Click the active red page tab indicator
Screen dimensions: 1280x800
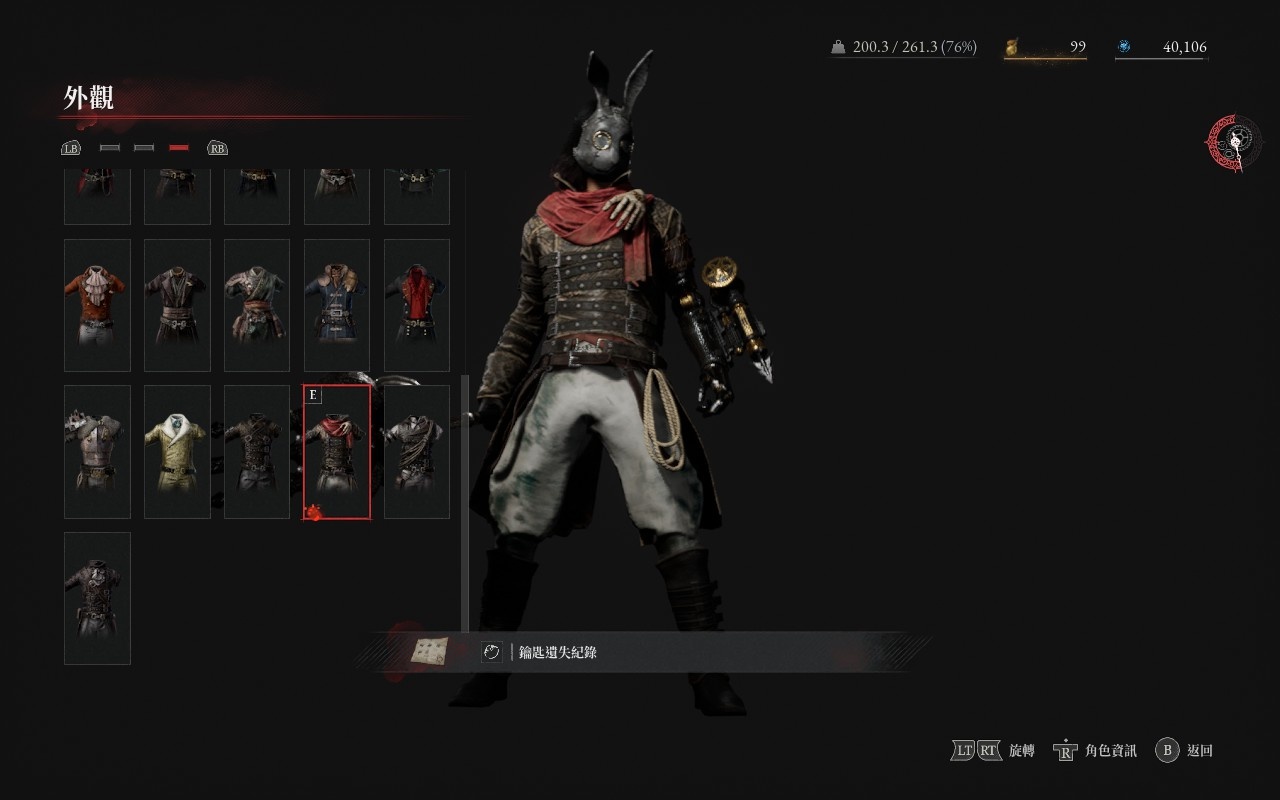click(179, 148)
